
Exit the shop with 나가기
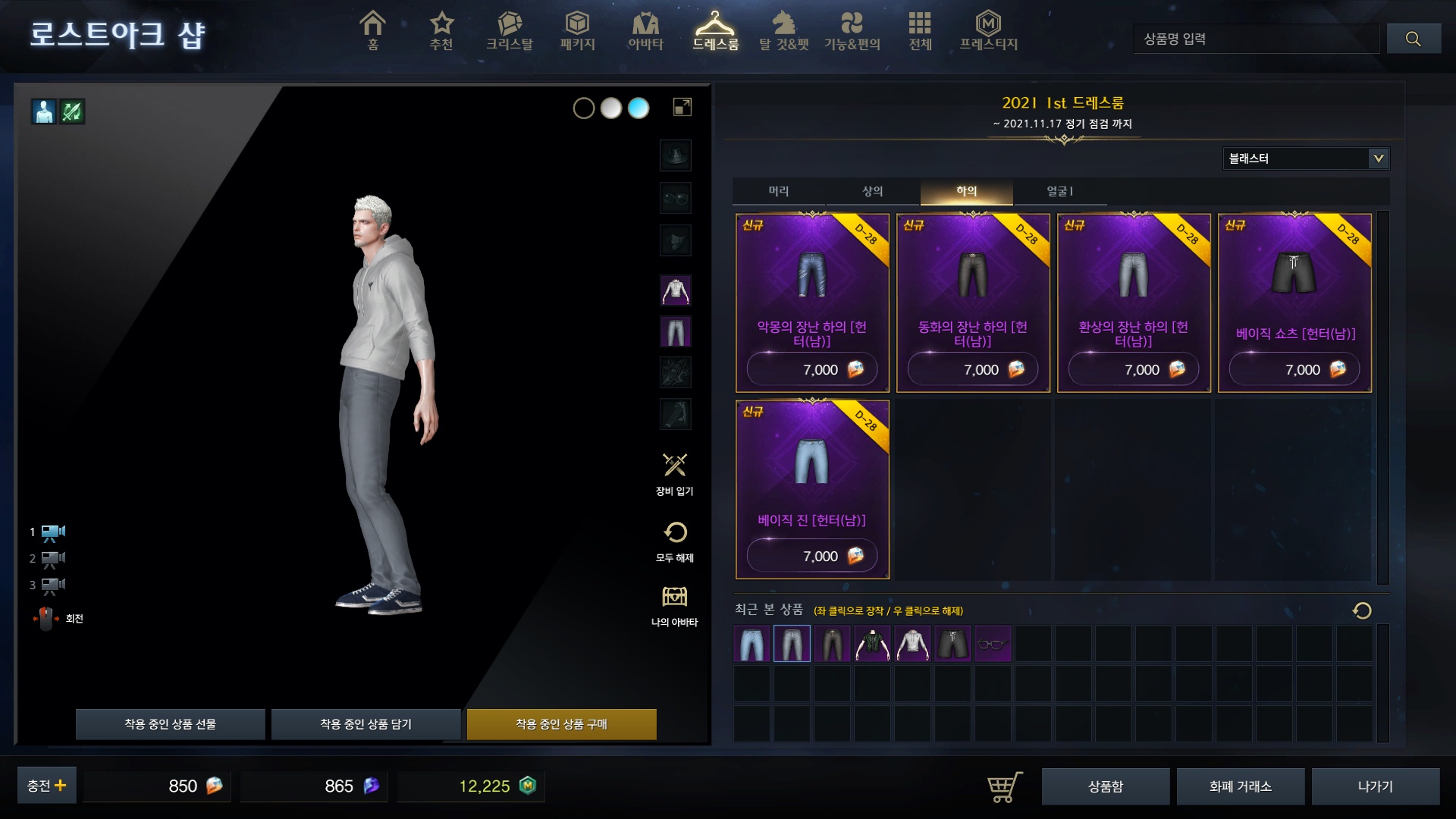(x=1375, y=786)
